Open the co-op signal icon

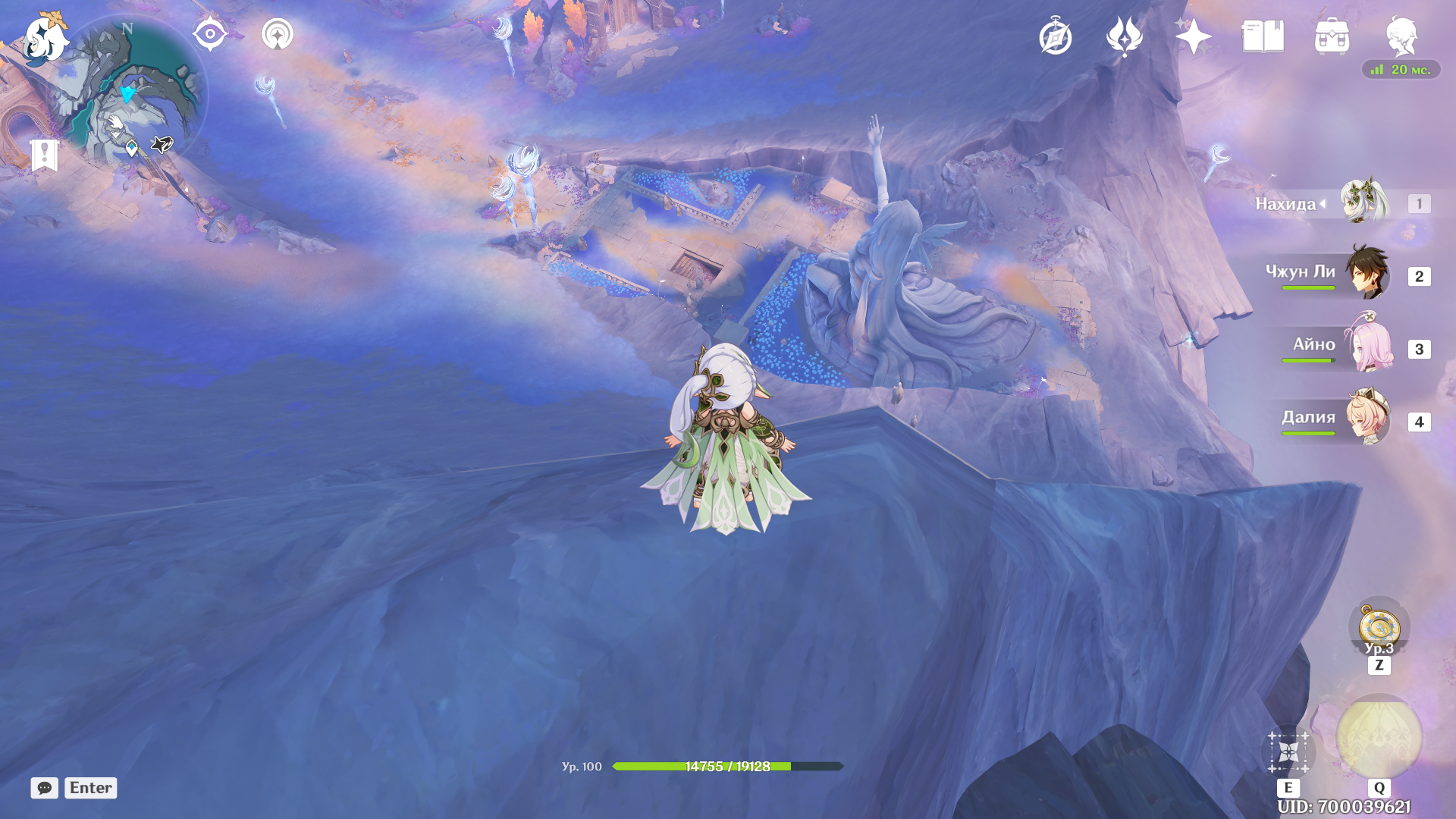(x=278, y=34)
